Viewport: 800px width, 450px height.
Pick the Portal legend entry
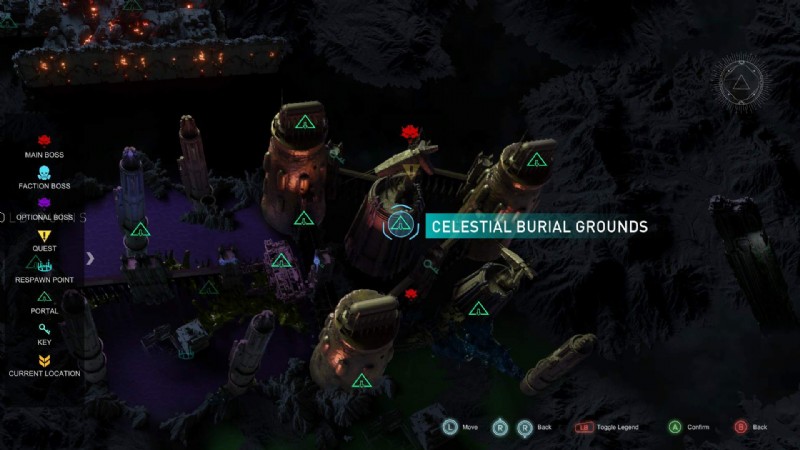pyautogui.click(x=43, y=302)
